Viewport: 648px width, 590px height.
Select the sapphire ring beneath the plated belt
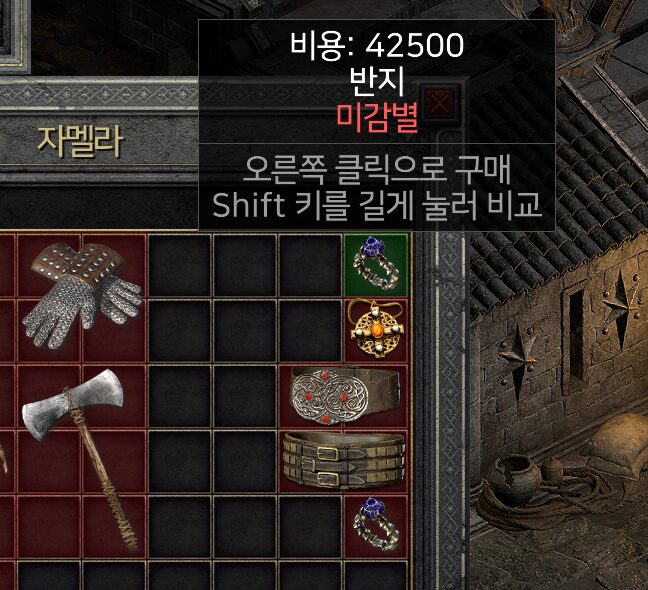coord(375,525)
